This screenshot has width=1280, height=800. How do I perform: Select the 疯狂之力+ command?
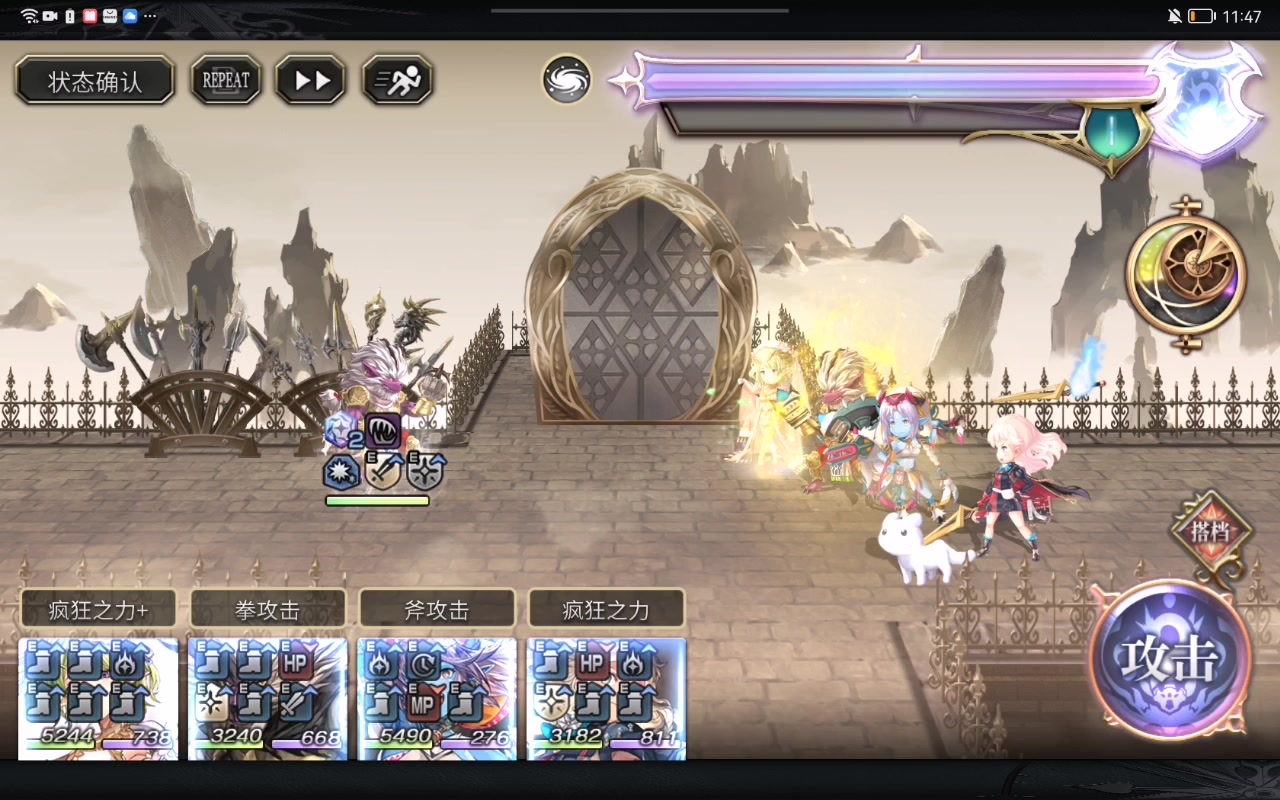click(96, 608)
